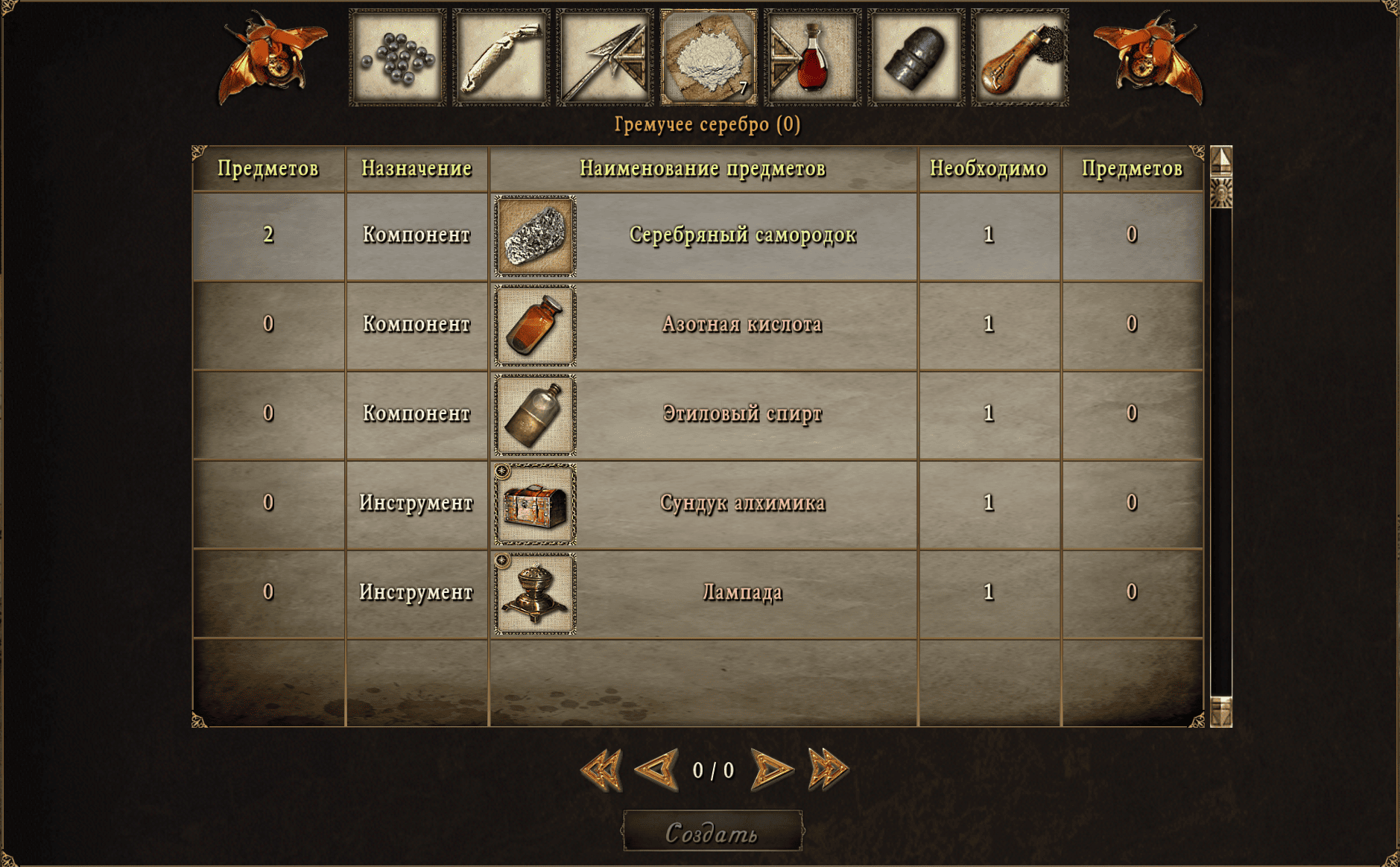Click the scrollbar down arrow

(x=1220, y=711)
